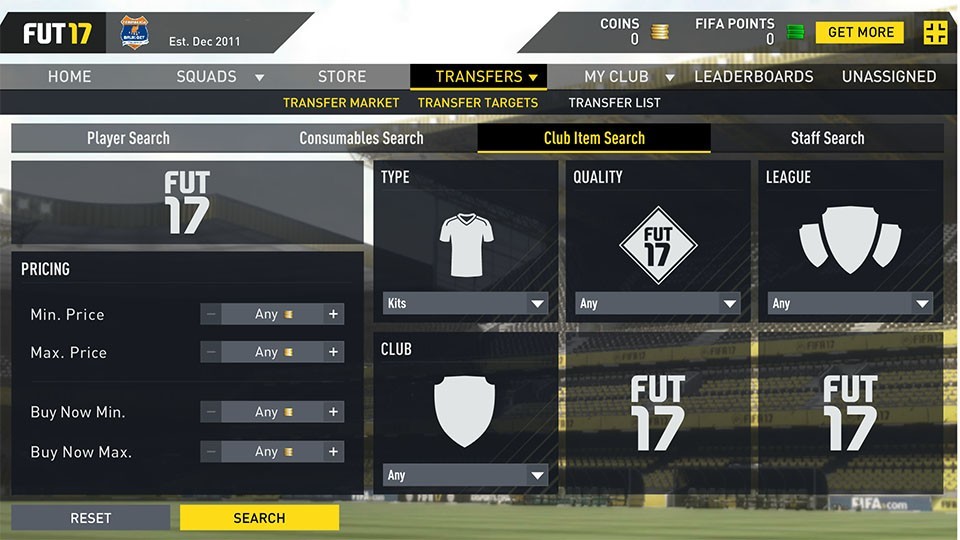Increase the Min. Price value

(x=334, y=314)
